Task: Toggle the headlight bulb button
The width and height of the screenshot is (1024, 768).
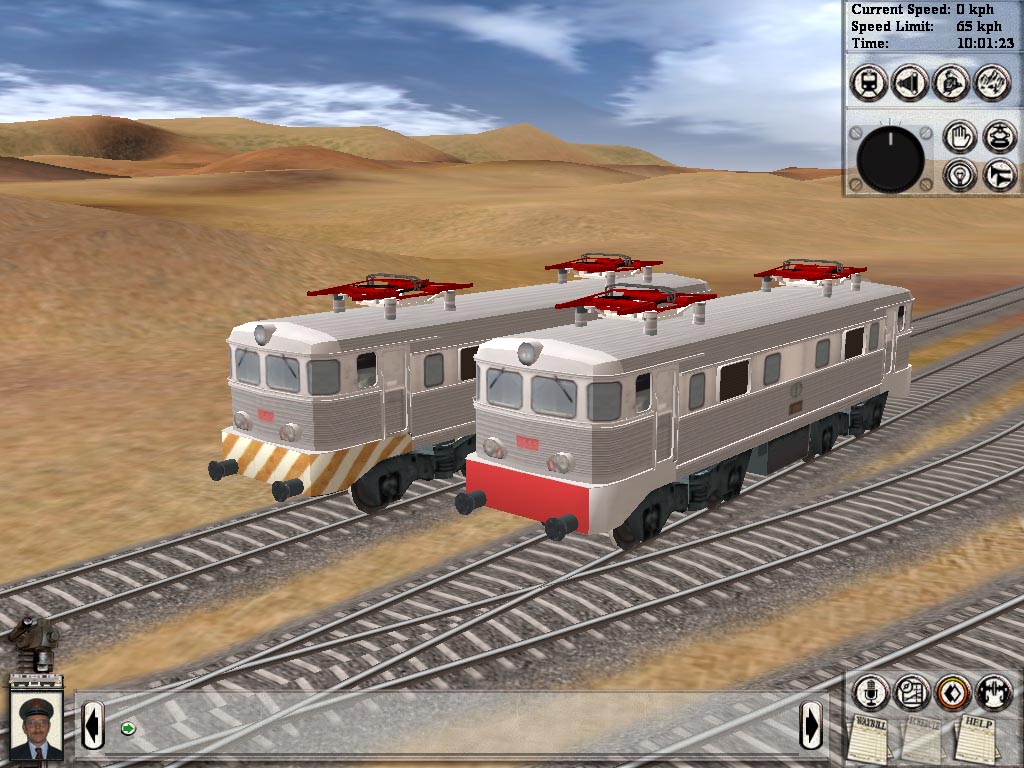Action: (960, 174)
